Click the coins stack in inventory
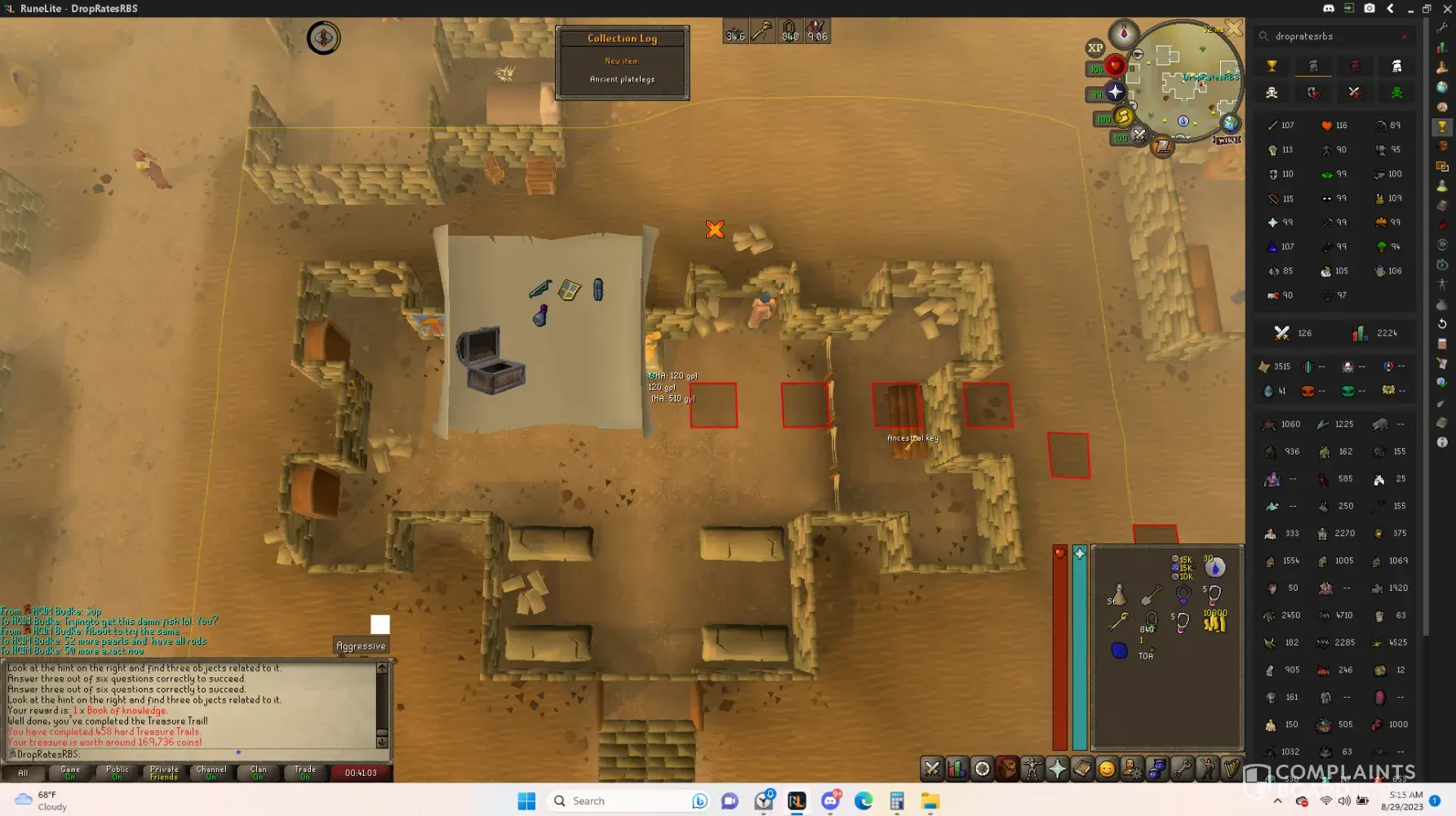The height and width of the screenshot is (816, 1456). [1214, 623]
